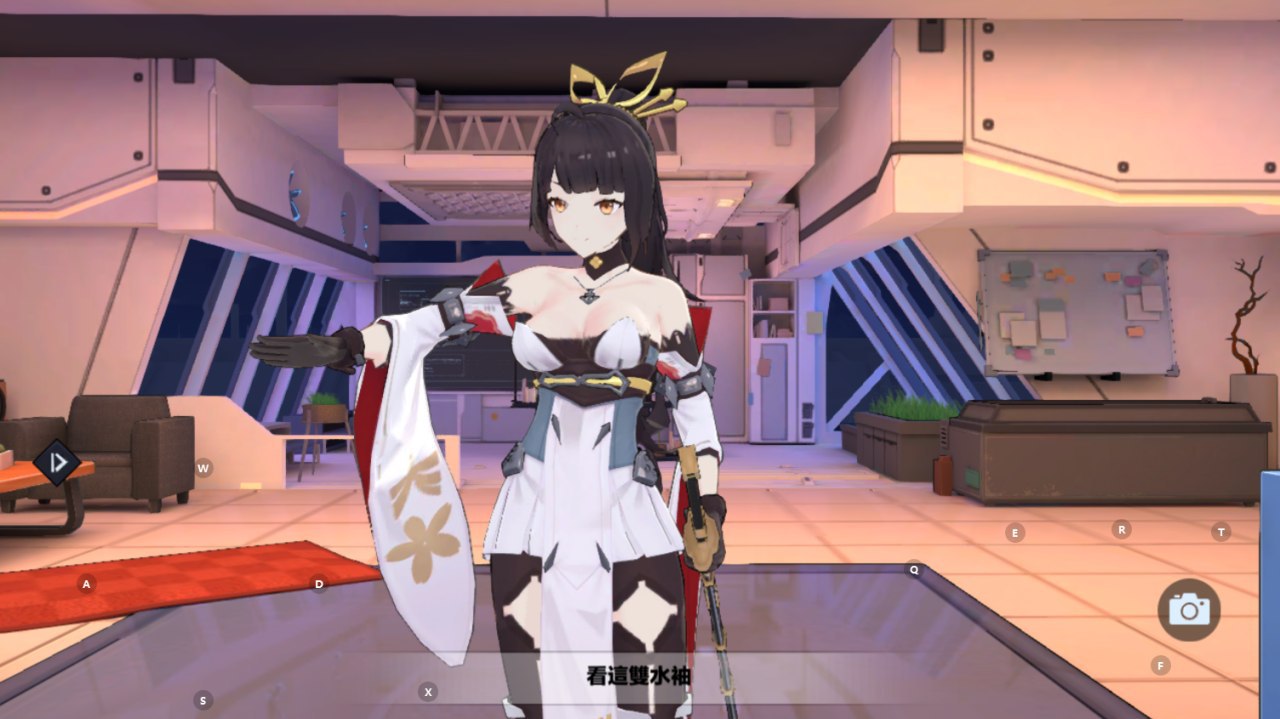Click the diamond-shaped arrow button

[57, 462]
